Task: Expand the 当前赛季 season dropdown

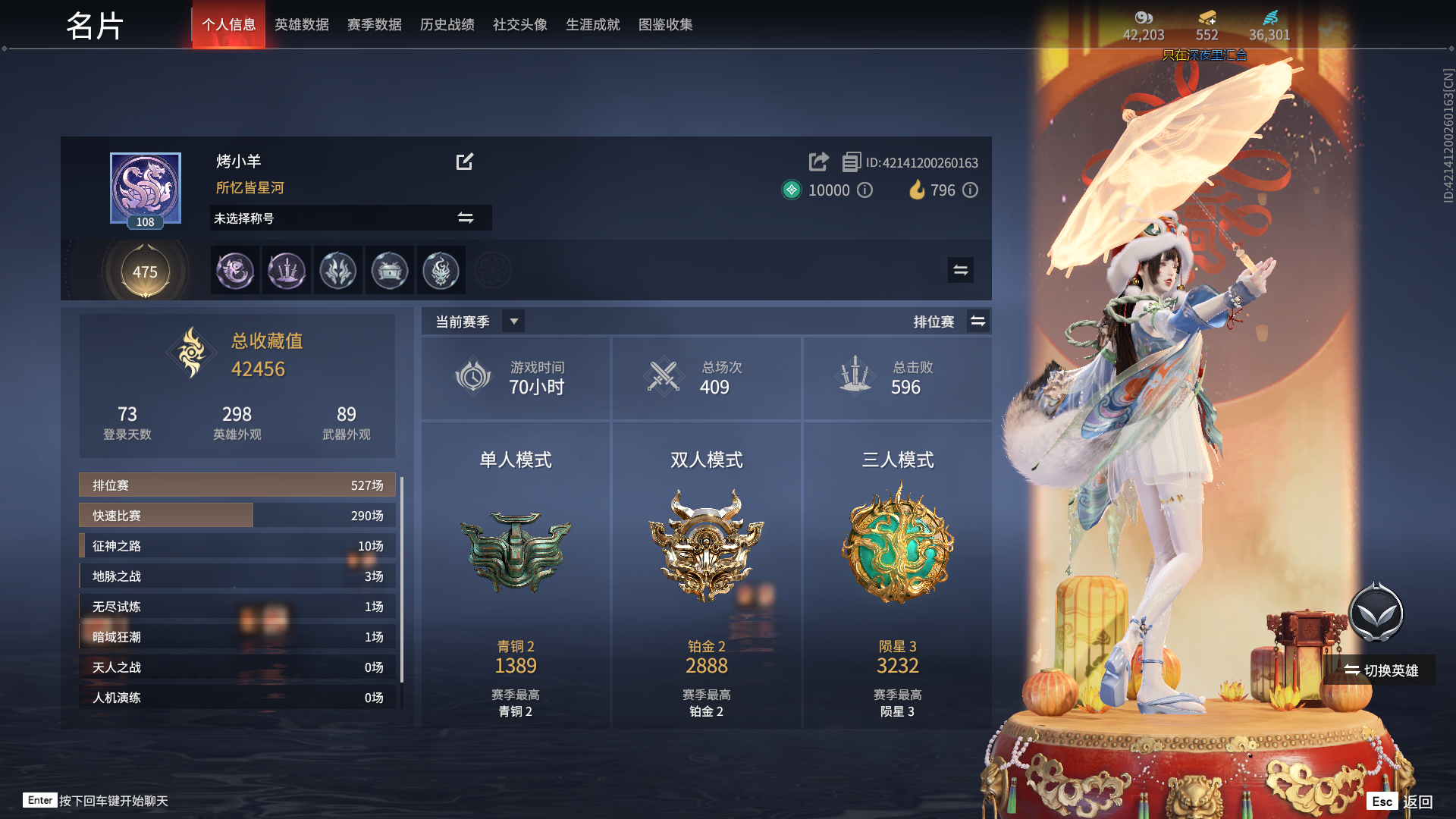Action: [513, 321]
